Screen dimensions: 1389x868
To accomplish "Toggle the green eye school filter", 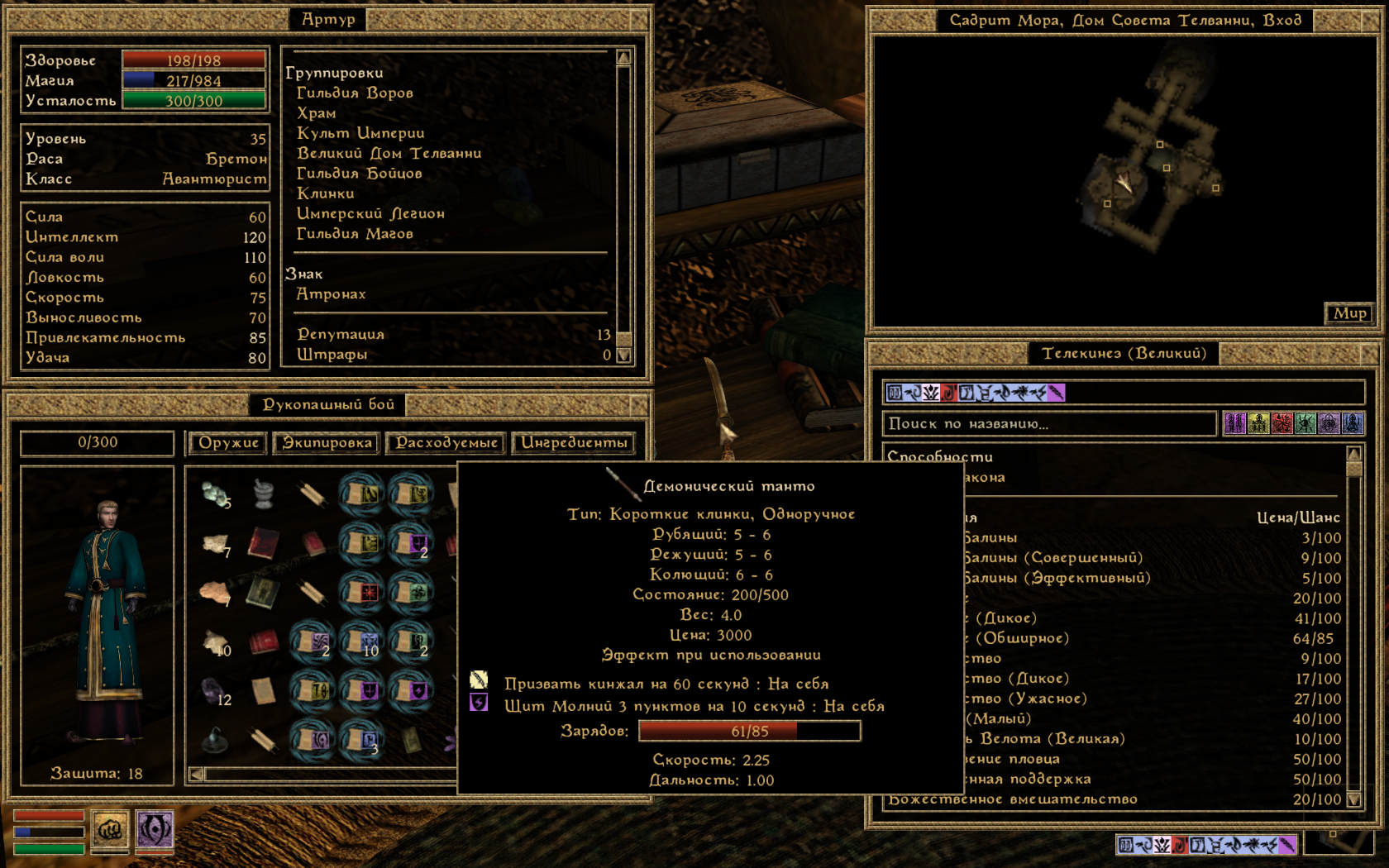I will [x=1305, y=424].
